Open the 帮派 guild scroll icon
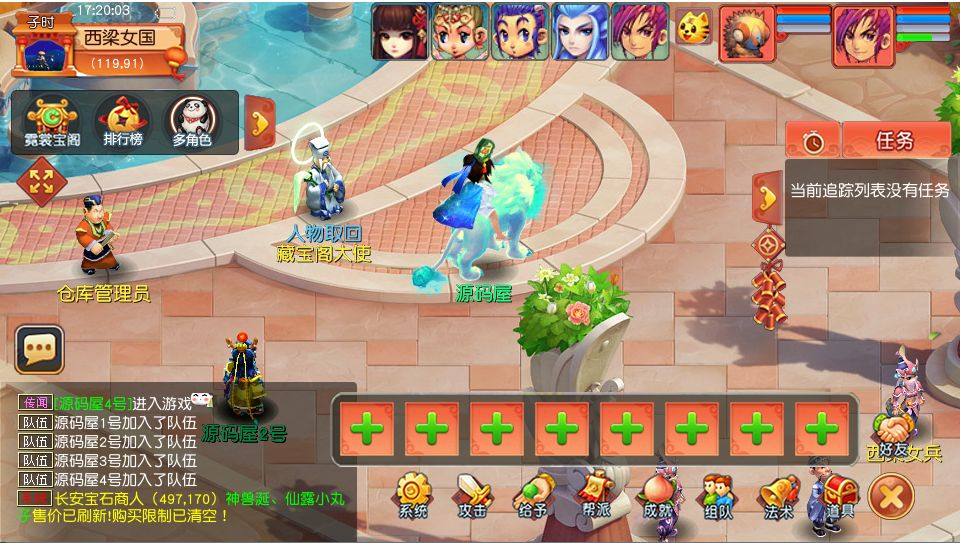The image size is (960, 543). 594,495
